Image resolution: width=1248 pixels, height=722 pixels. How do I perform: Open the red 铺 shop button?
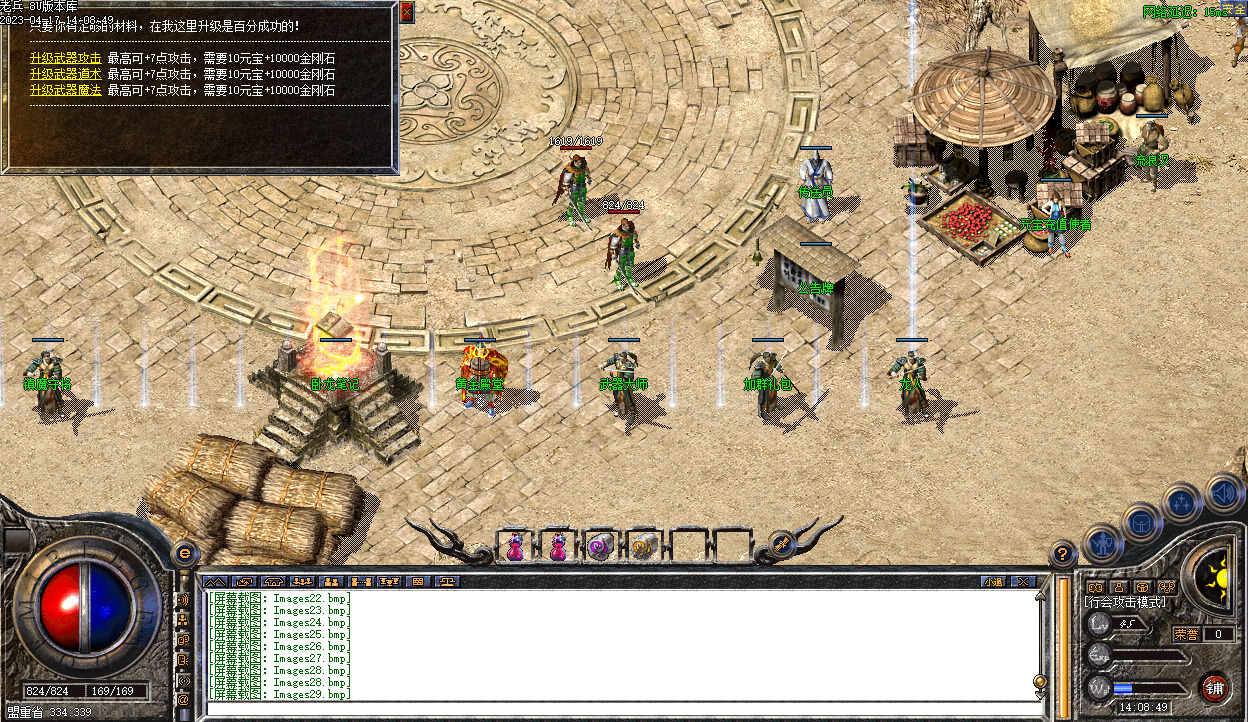pos(1214,687)
